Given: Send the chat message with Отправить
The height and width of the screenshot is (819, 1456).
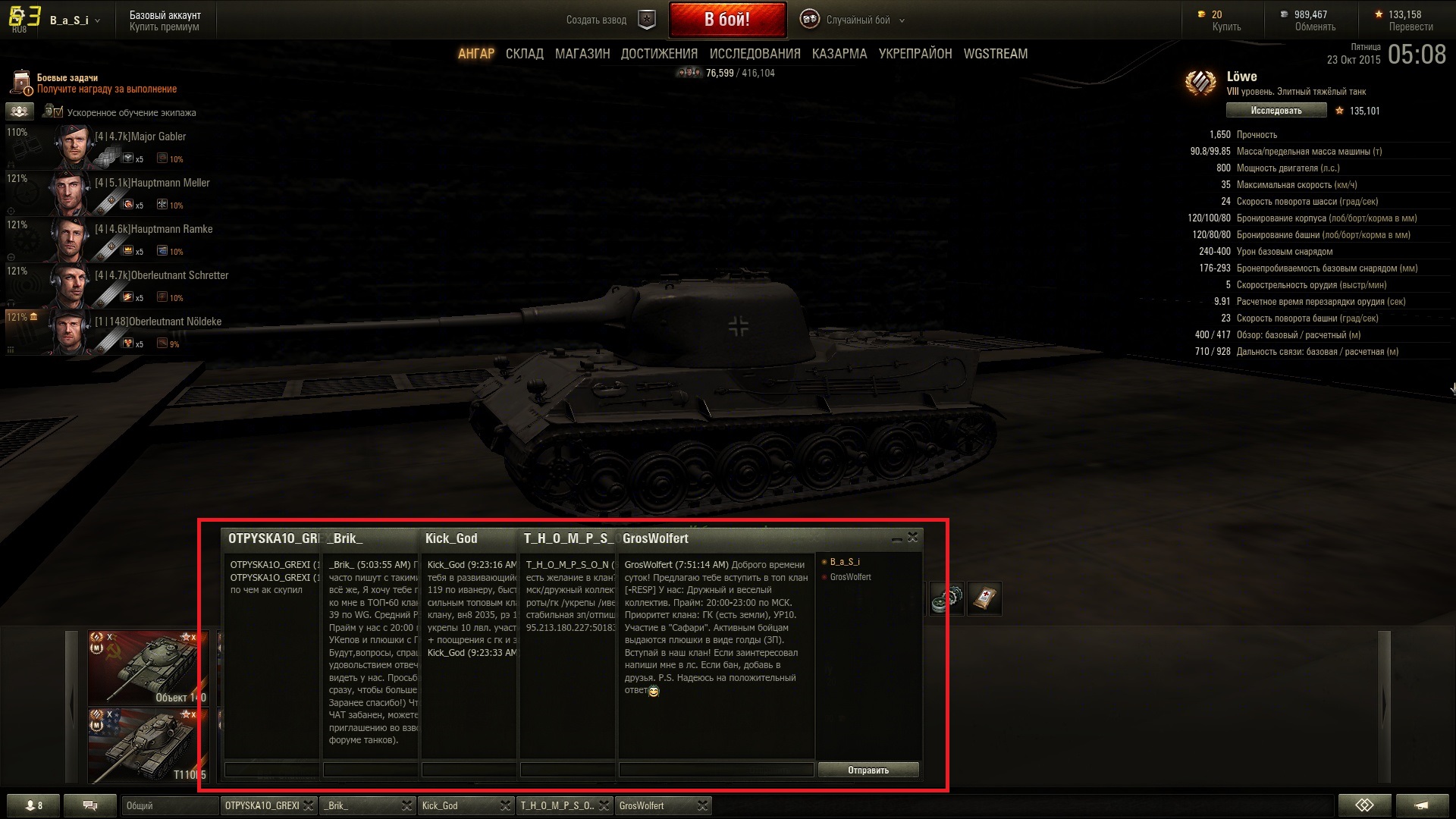Looking at the screenshot, I should 868,770.
